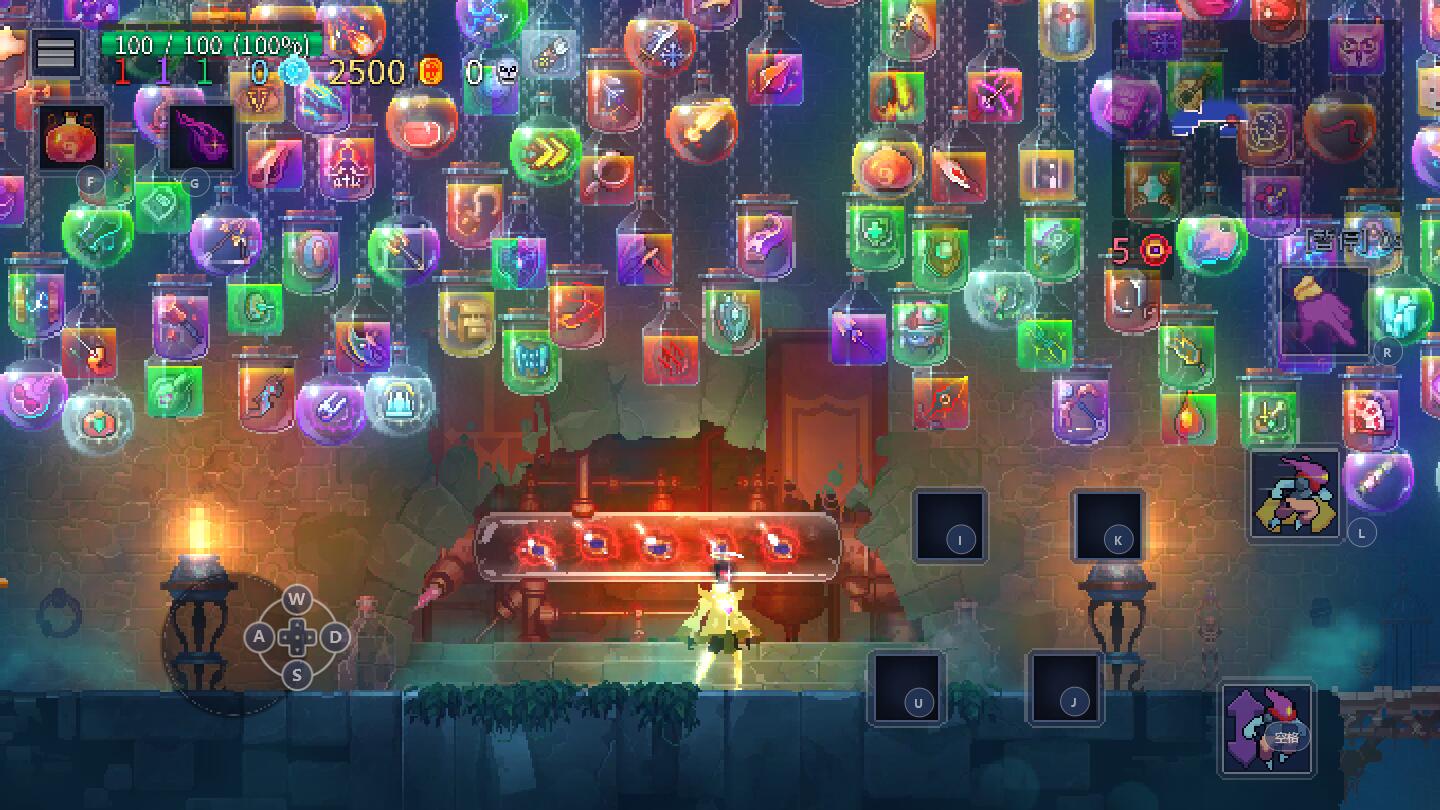Select the empty slot labeled U
This screenshot has height=810, width=1440.
point(907,688)
